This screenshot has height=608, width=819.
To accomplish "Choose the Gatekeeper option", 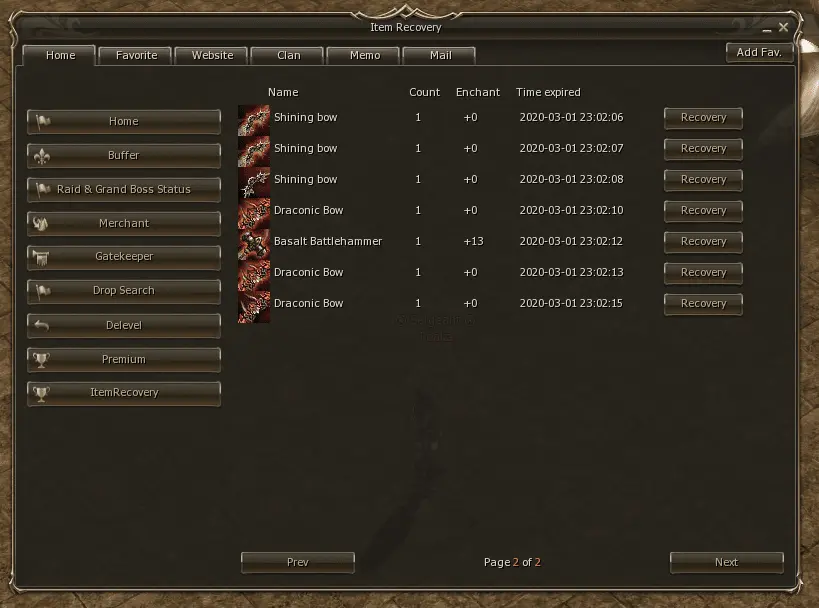I will point(124,257).
